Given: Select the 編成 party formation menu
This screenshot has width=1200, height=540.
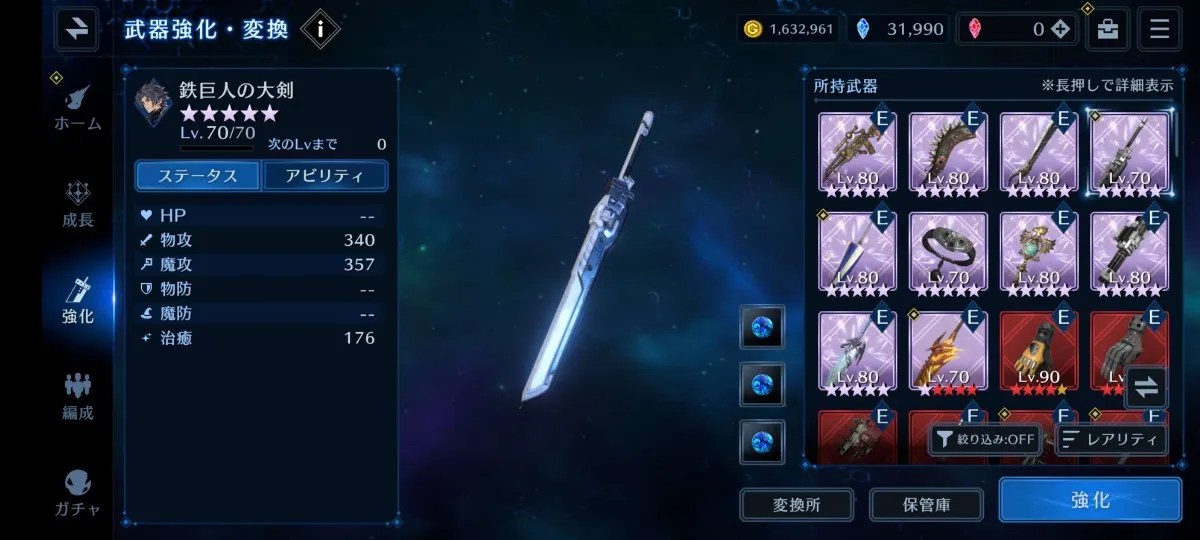Looking at the screenshot, I should coord(78,396).
